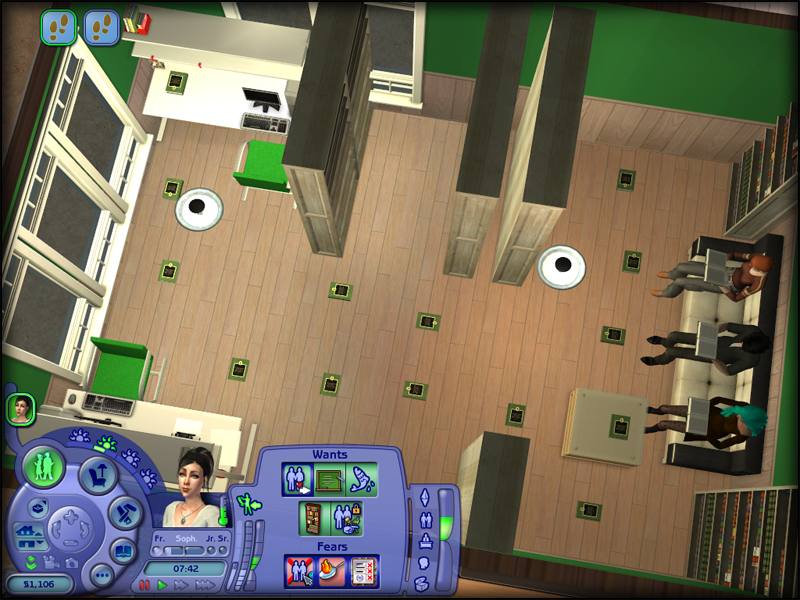Select the green-highlighted footsteps action in the queue
Screen dimensions: 800x600
point(58,26)
